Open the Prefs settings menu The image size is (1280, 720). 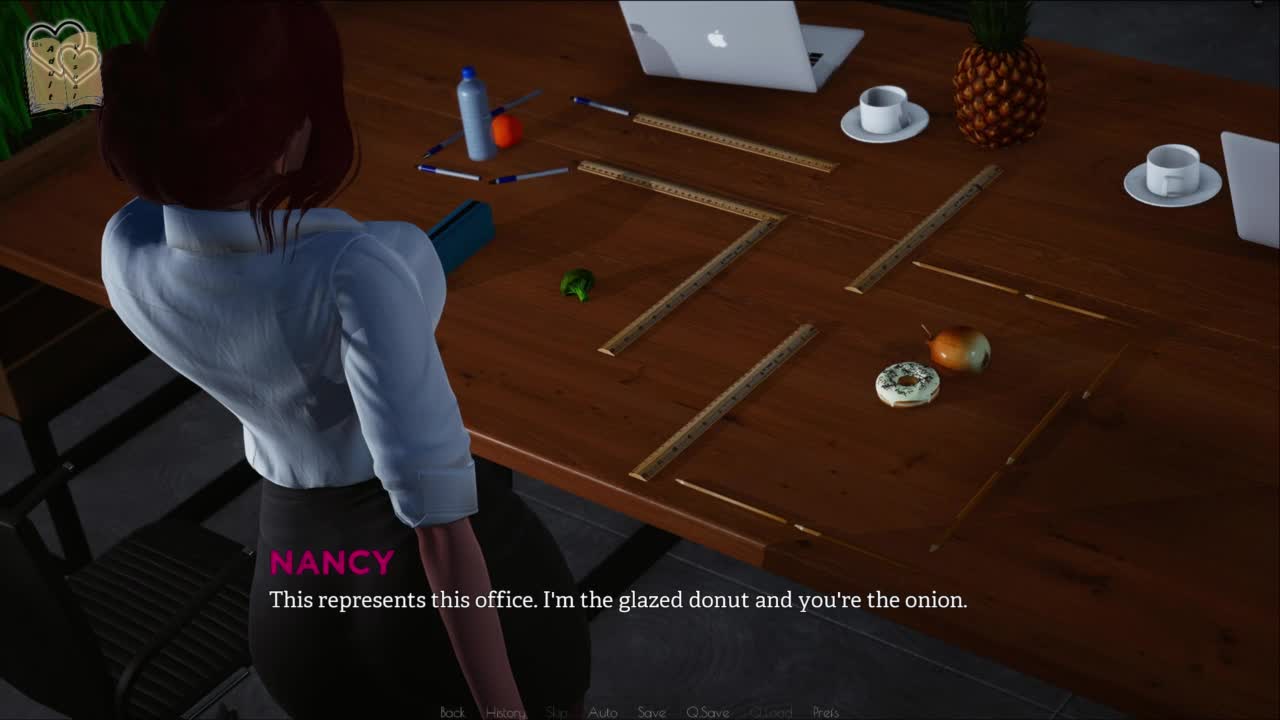click(x=825, y=712)
